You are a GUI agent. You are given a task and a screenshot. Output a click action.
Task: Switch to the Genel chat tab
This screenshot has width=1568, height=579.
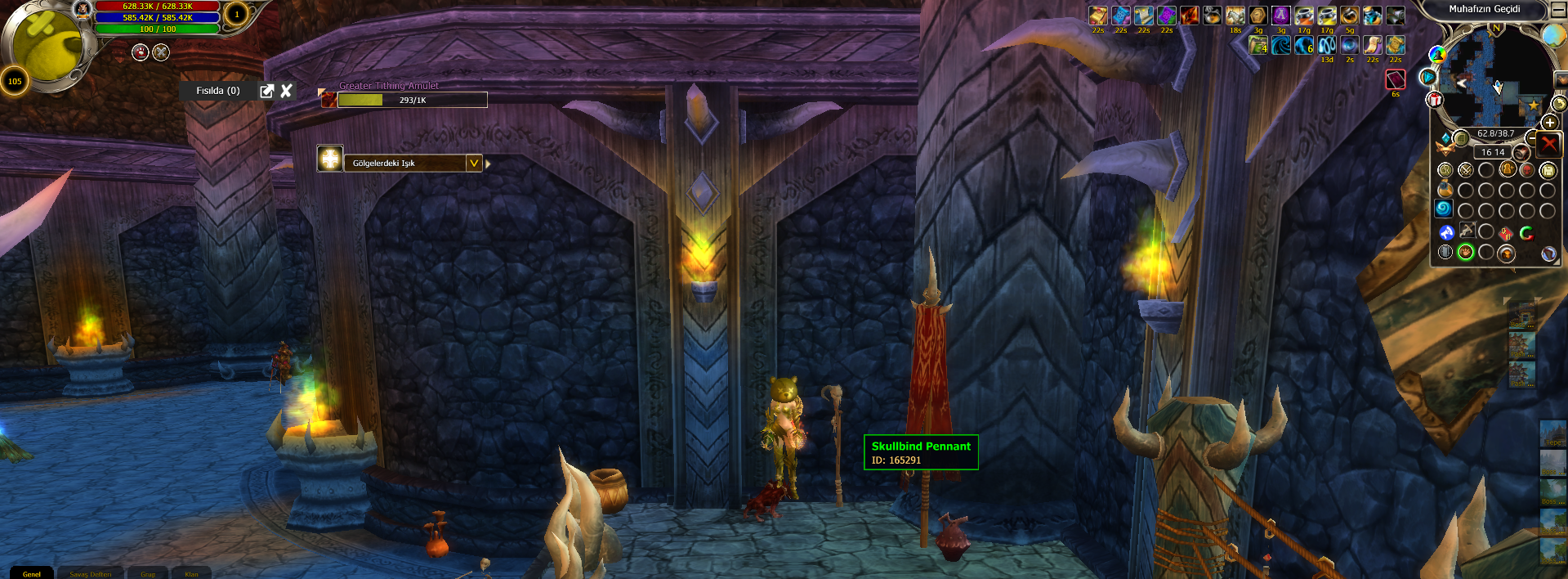[31, 573]
